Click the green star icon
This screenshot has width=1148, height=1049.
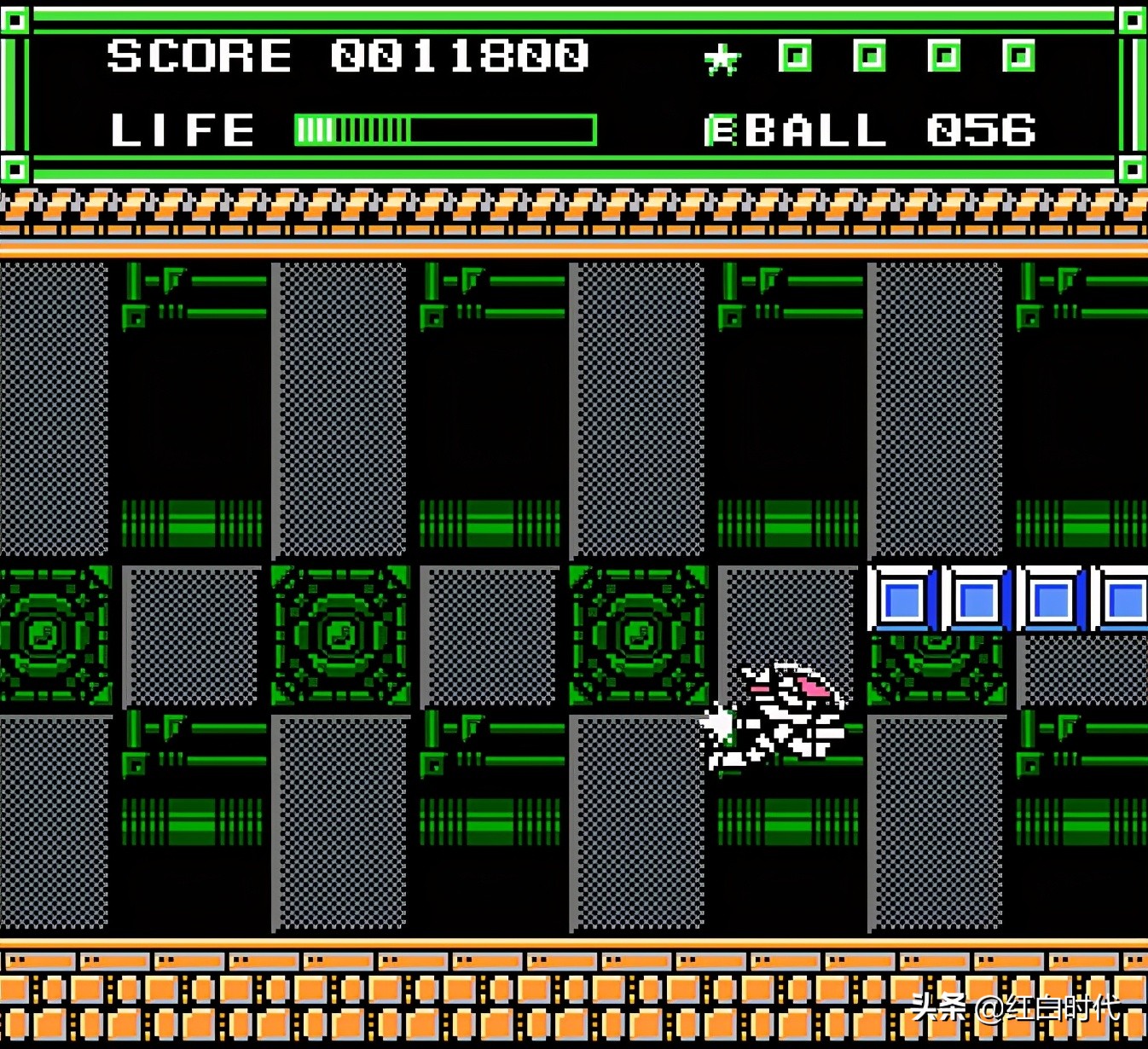722,60
